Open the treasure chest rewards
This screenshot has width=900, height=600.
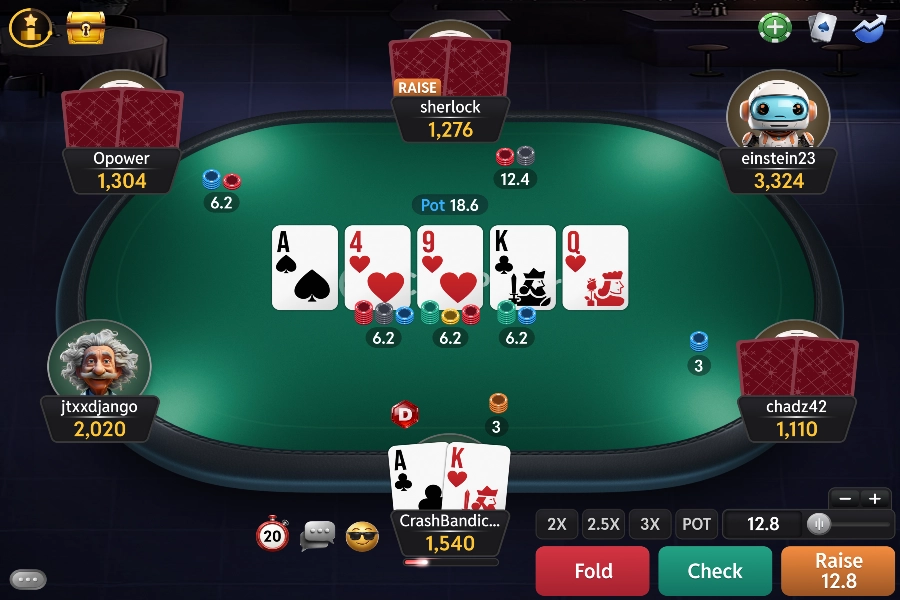(x=86, y=28)
